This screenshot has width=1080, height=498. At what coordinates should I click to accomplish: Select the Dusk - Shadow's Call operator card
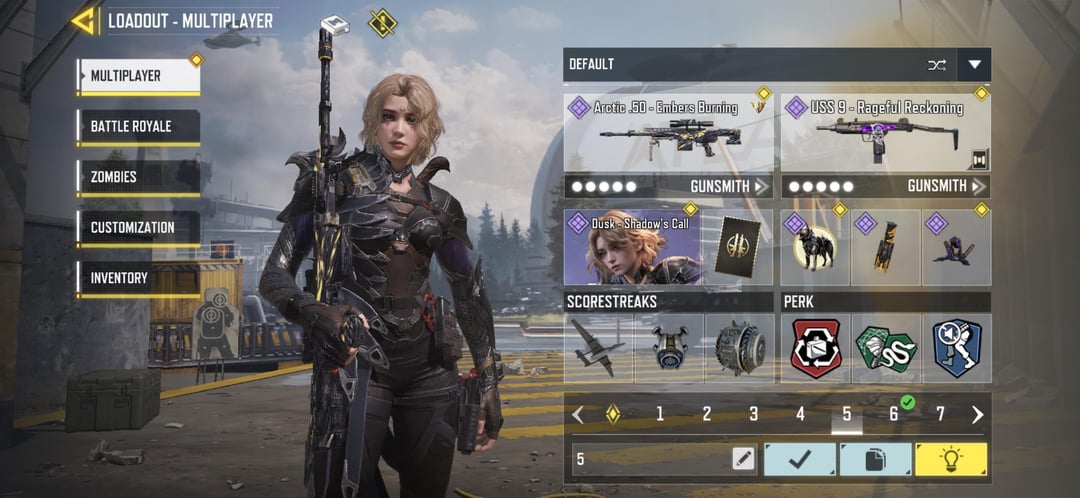[631, 247]
